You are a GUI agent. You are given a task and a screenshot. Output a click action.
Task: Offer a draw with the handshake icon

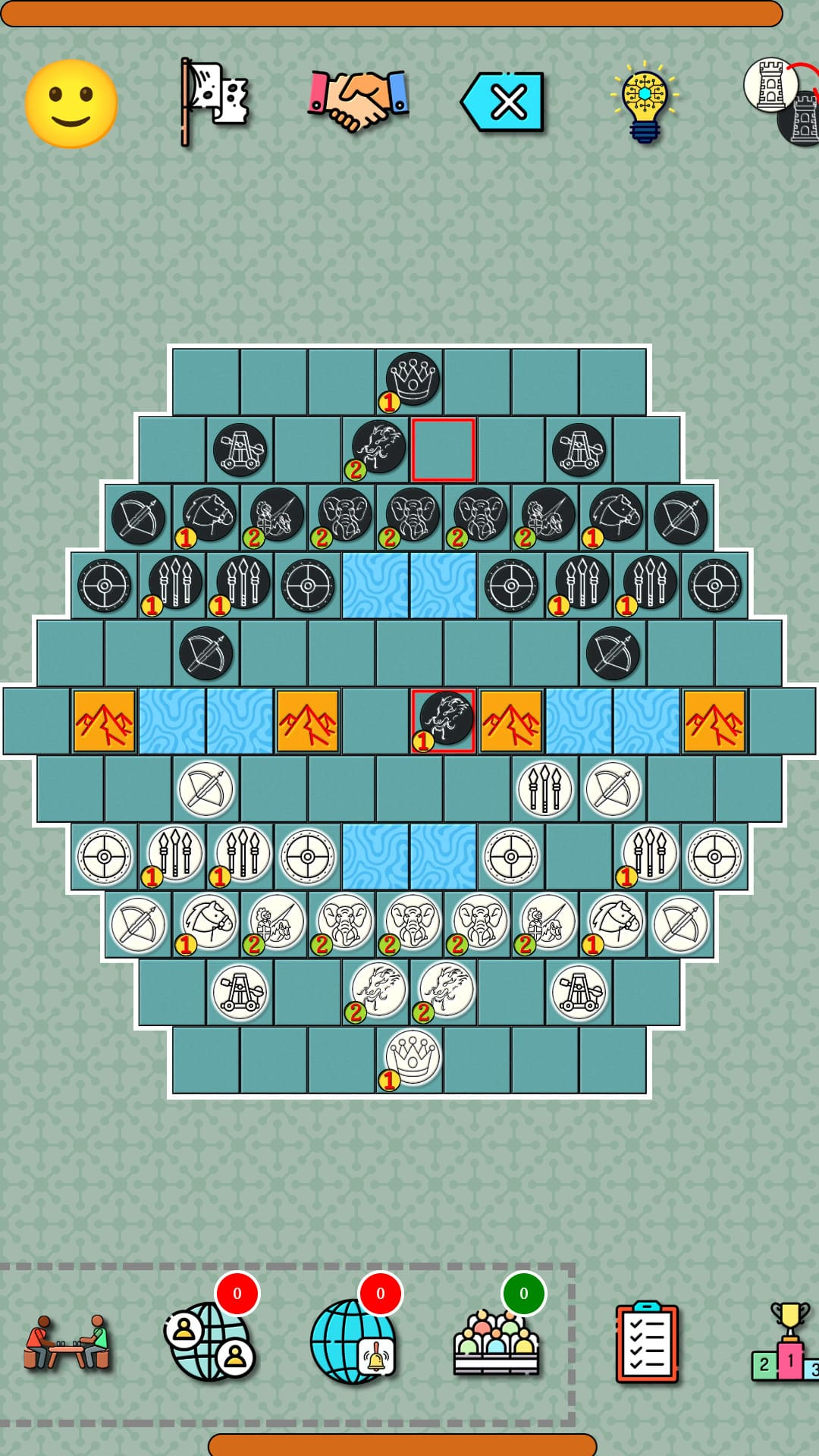click(x=358, y=101)
